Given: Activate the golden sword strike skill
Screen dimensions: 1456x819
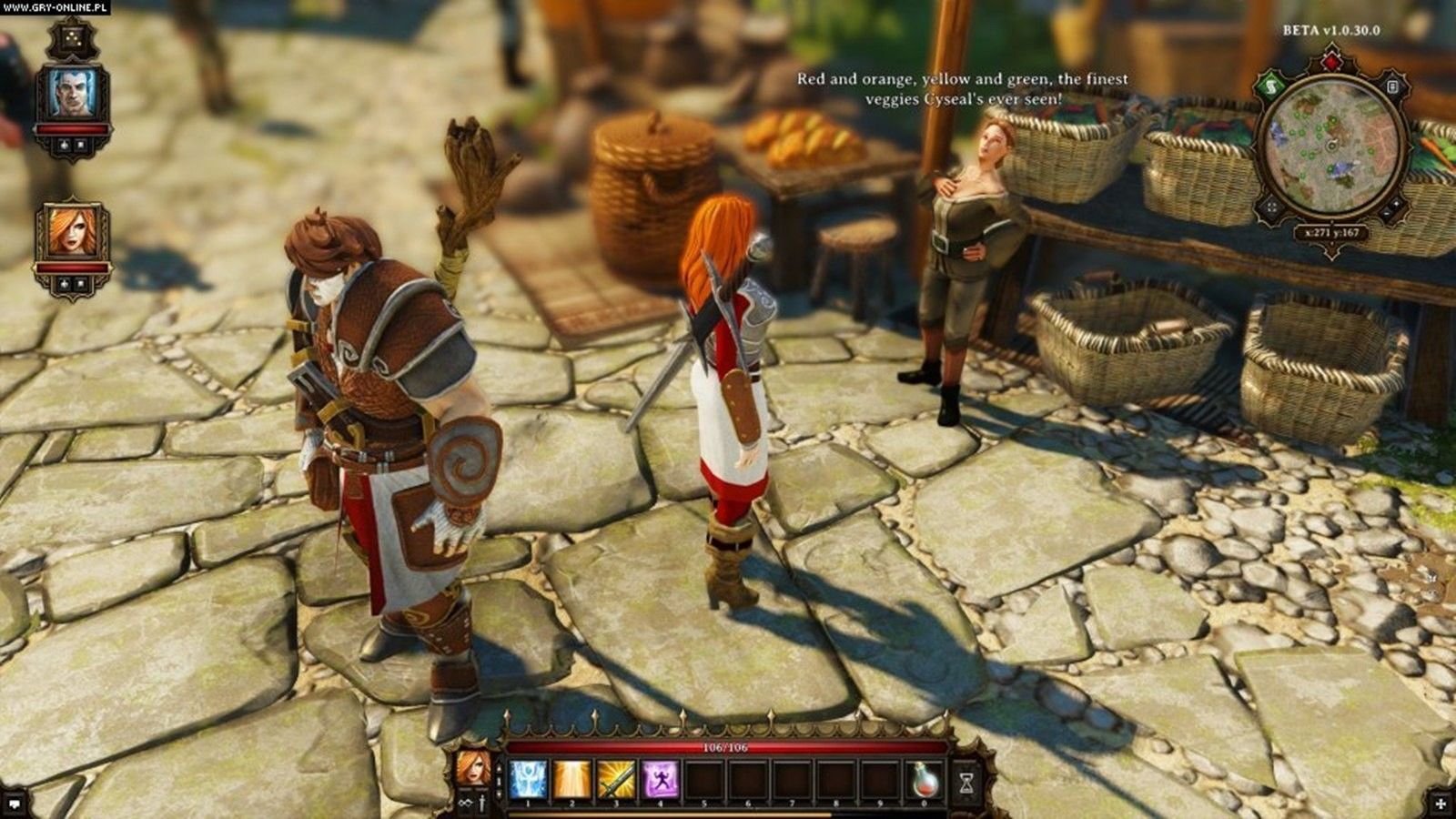Looking at the screenshot, I should click(616, 781).
